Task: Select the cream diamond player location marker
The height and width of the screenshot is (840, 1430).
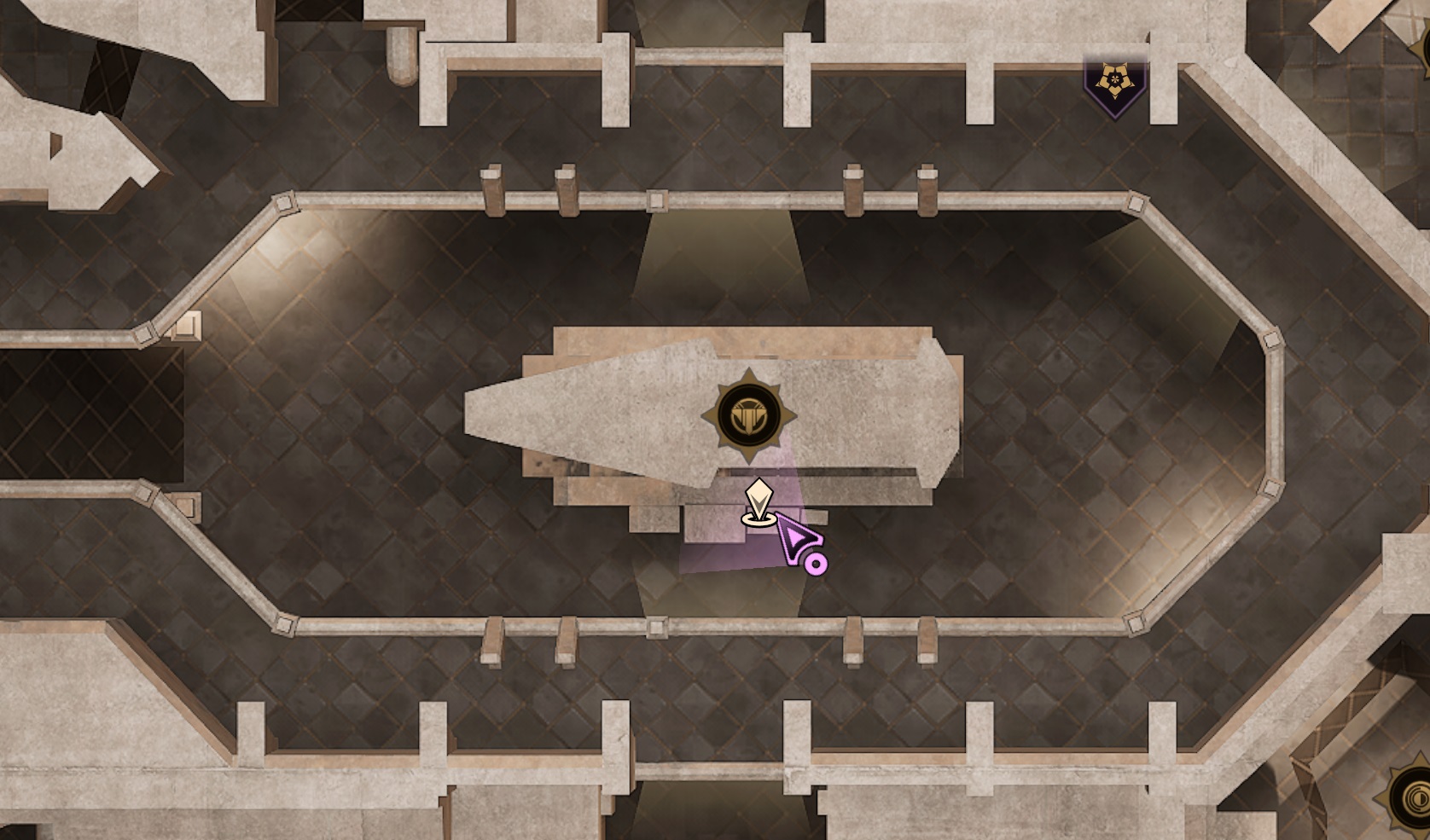Action: point(758,502)
